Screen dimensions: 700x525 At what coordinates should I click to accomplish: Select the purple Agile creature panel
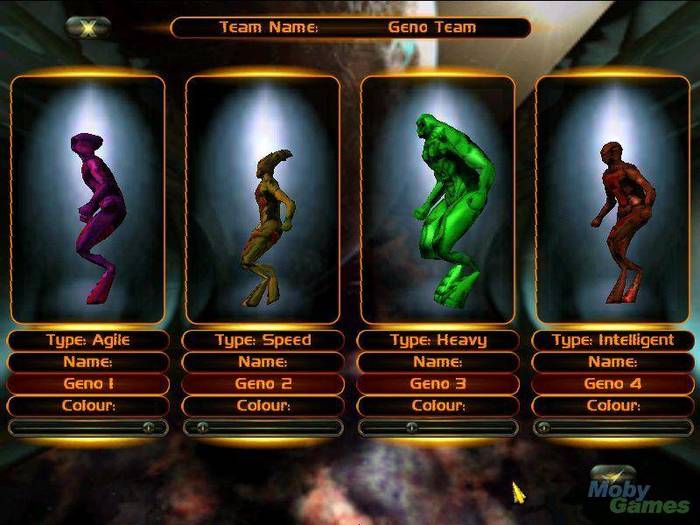(x=88, y=200)
